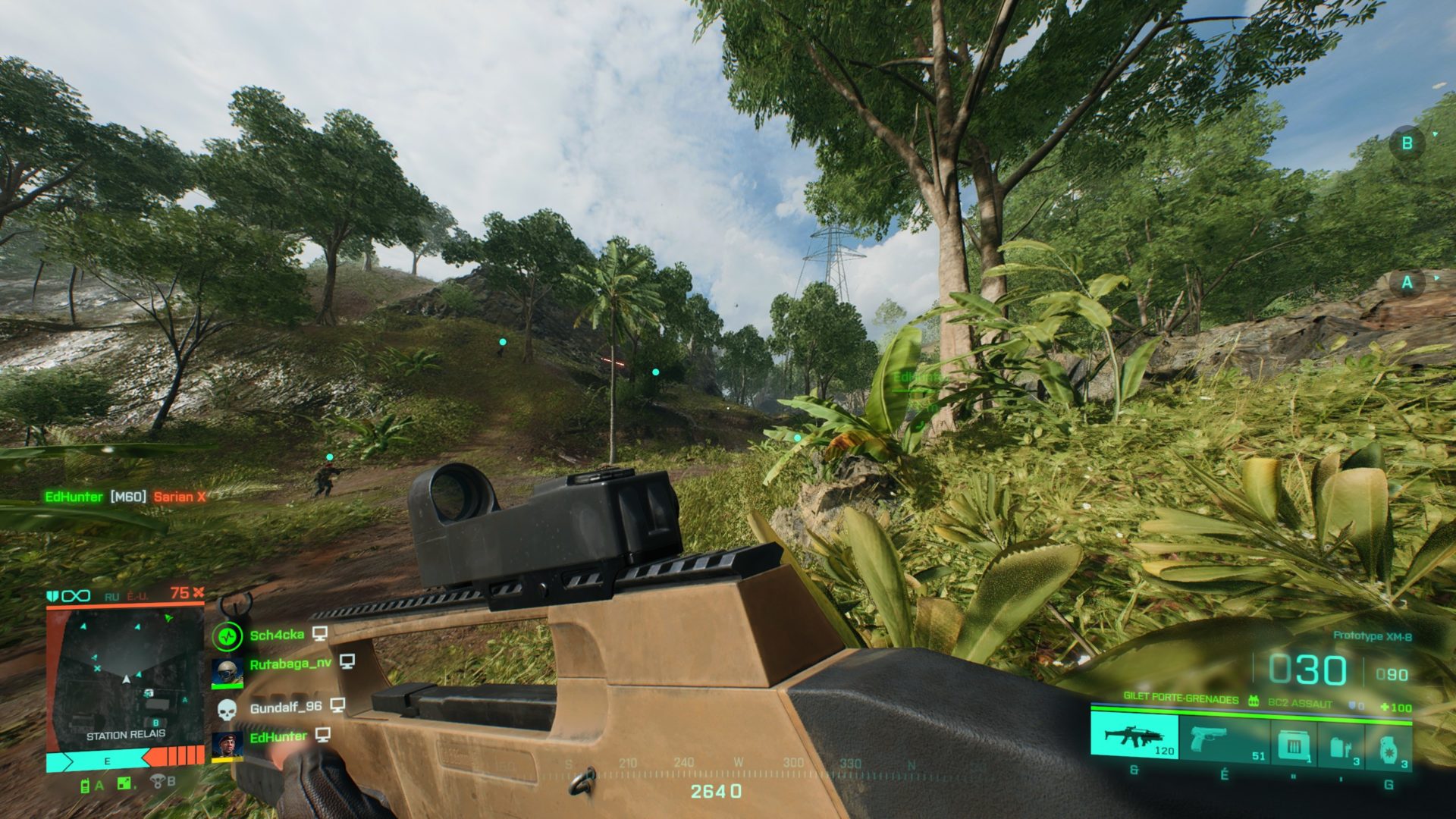This screenshot has height=819, width=1456.
Task: Click the parachute drop icon
Action: click(x=158, y=781)
